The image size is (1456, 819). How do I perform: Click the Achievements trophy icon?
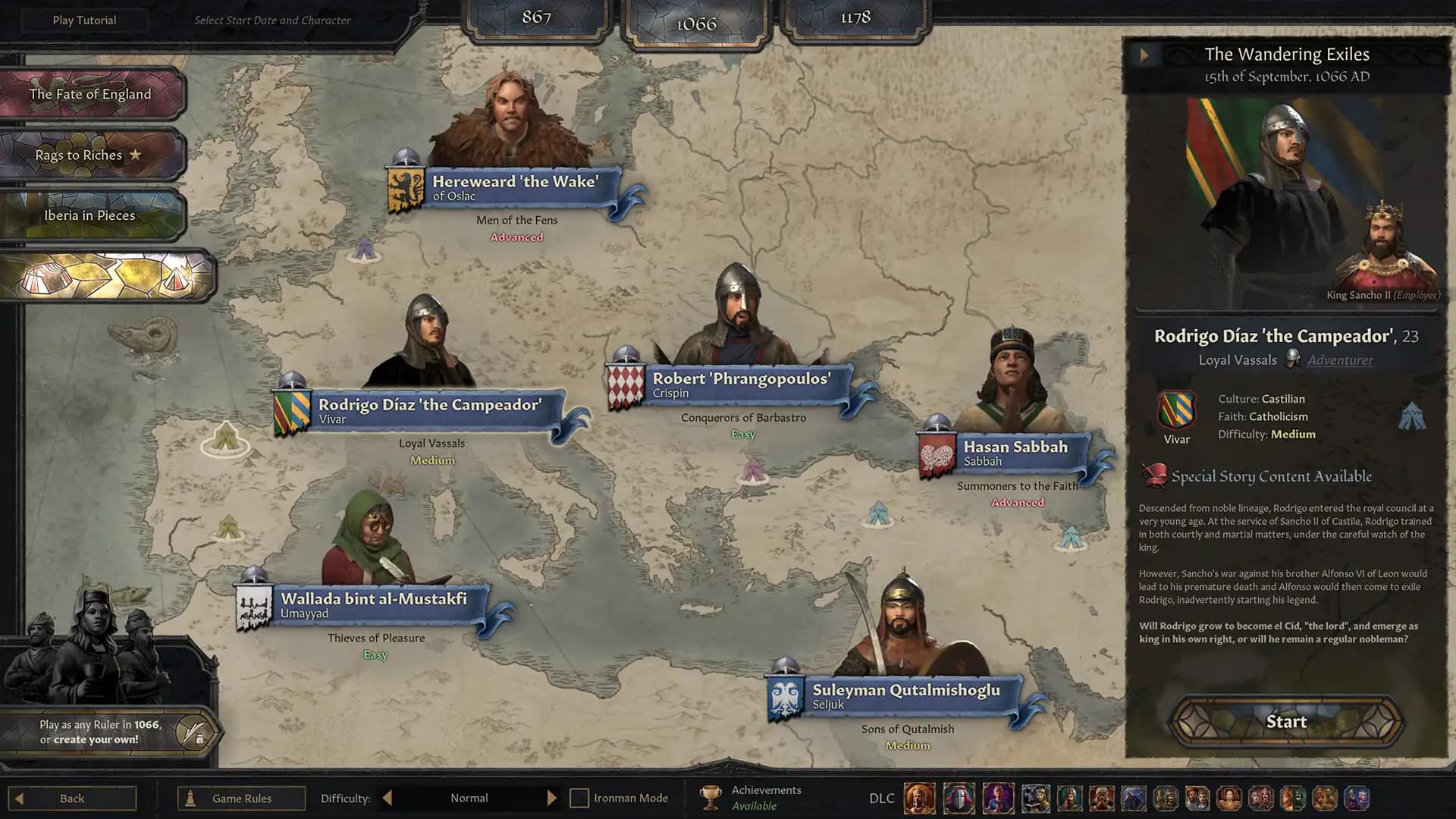711,796
